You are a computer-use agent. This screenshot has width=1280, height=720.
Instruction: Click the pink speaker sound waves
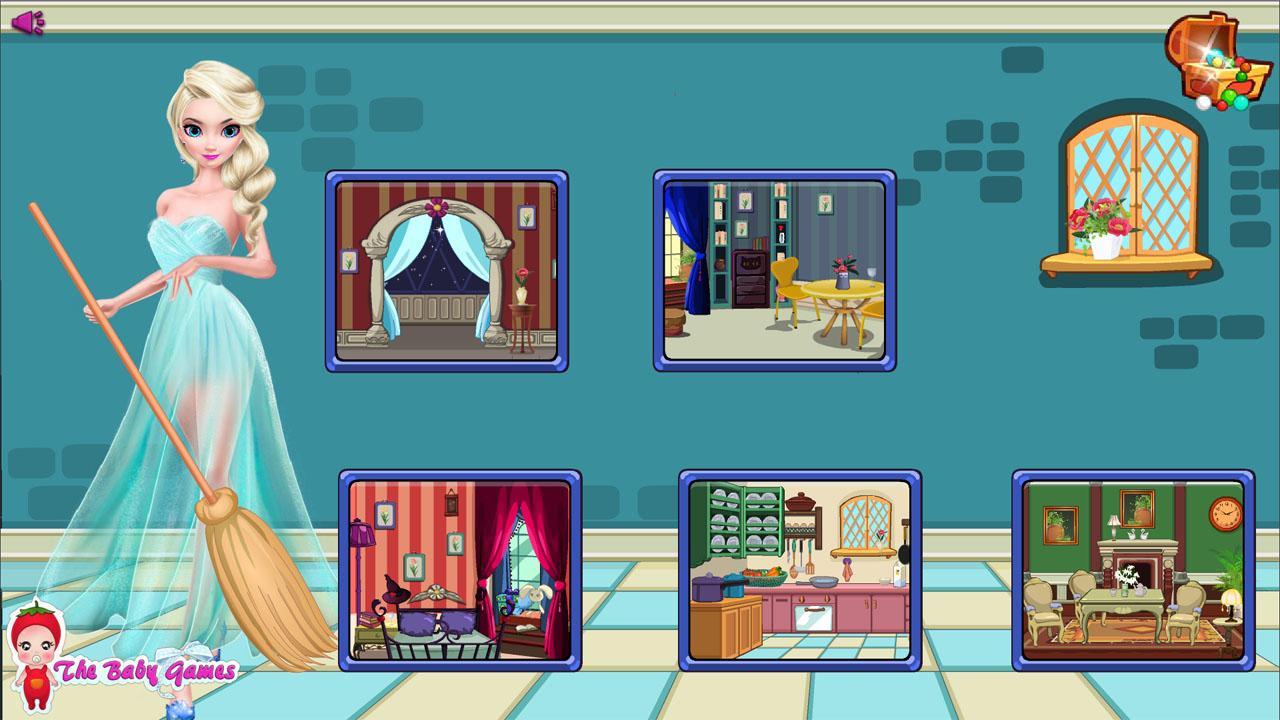coord(41,22)
